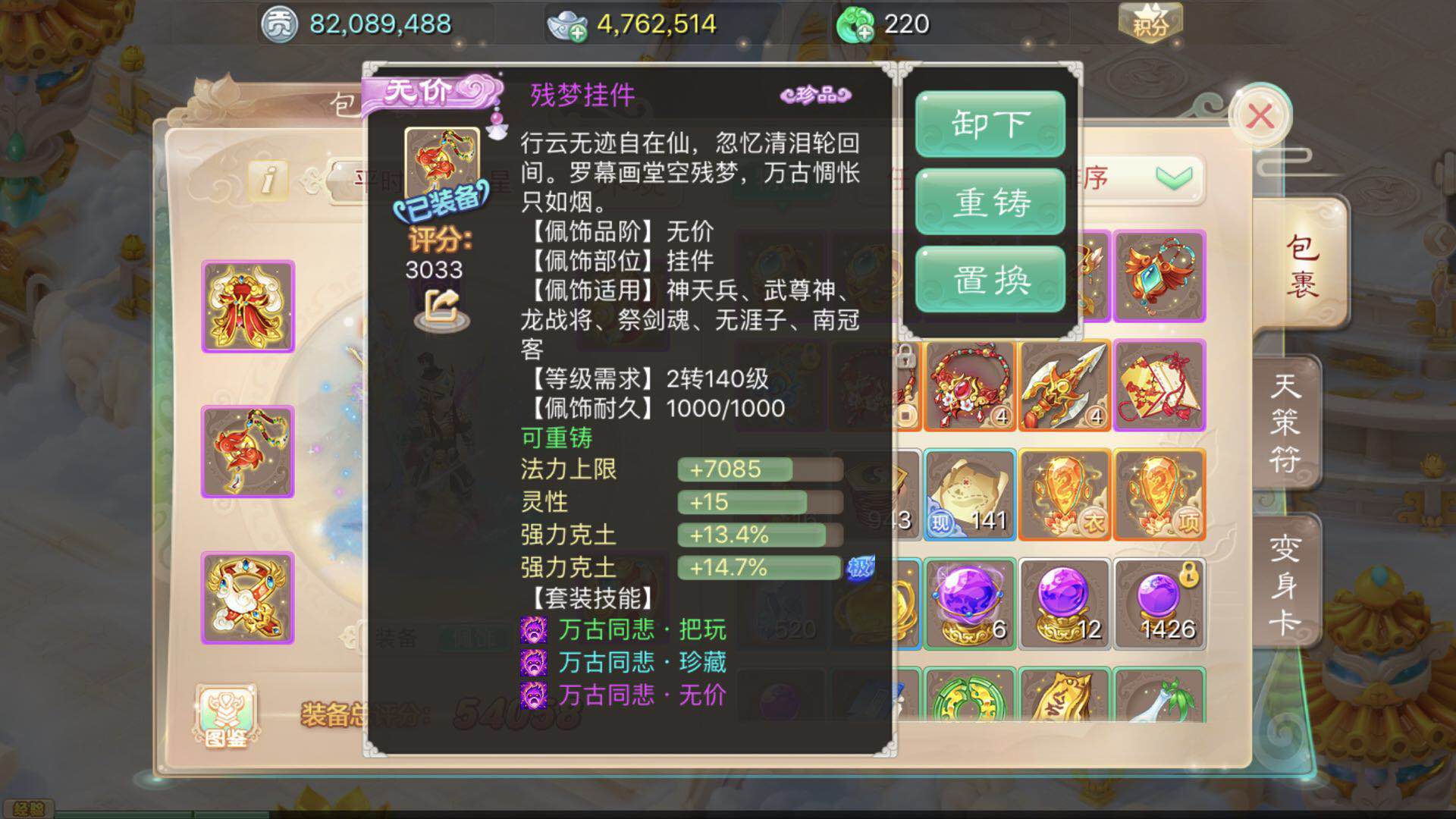1456x819 pixels.
Task: Select the golden axe item with quantity 4
Action: coord(1064,387)
